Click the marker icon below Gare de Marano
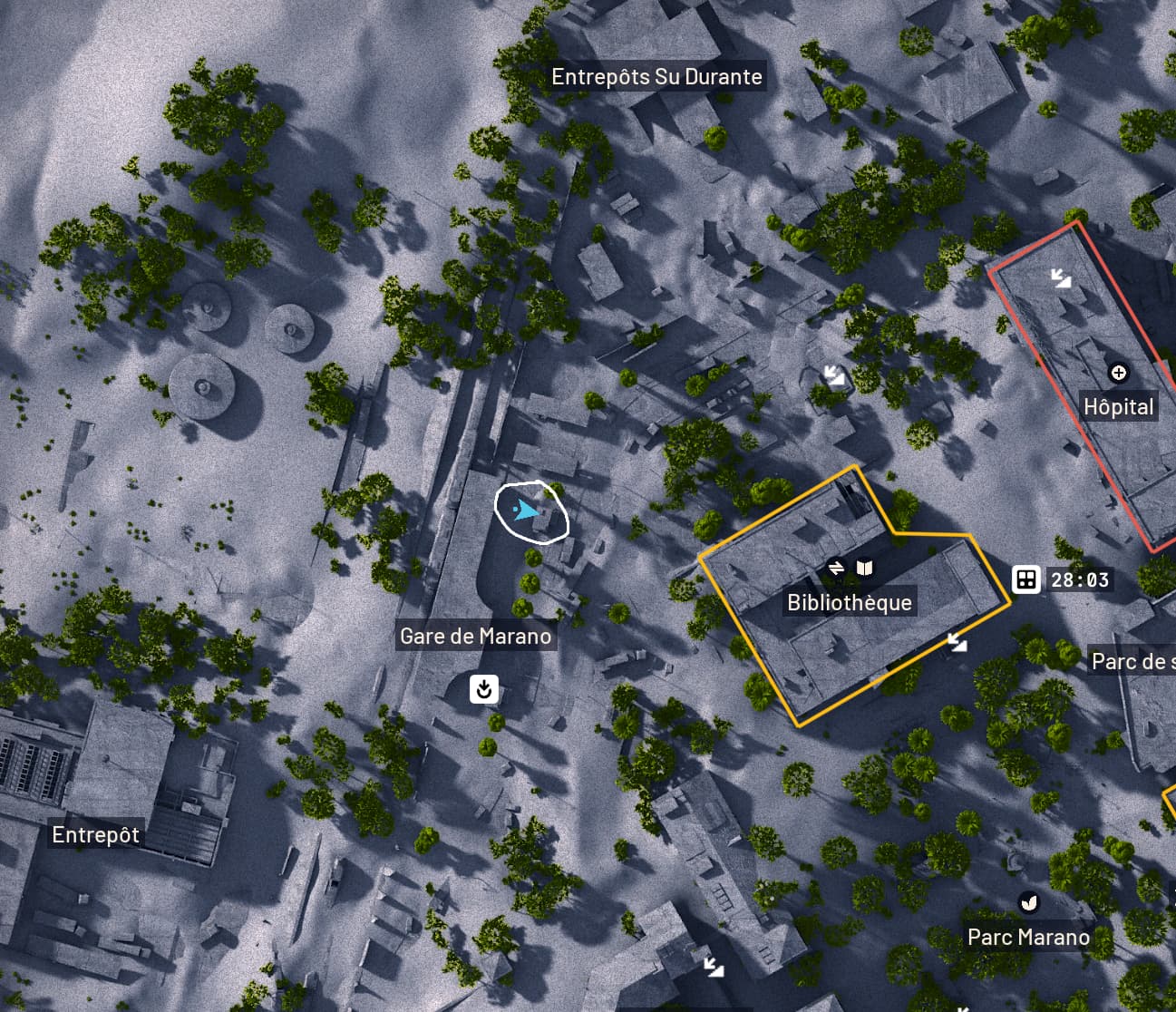The image size is (1176, 1012). [x=484, y=689]
